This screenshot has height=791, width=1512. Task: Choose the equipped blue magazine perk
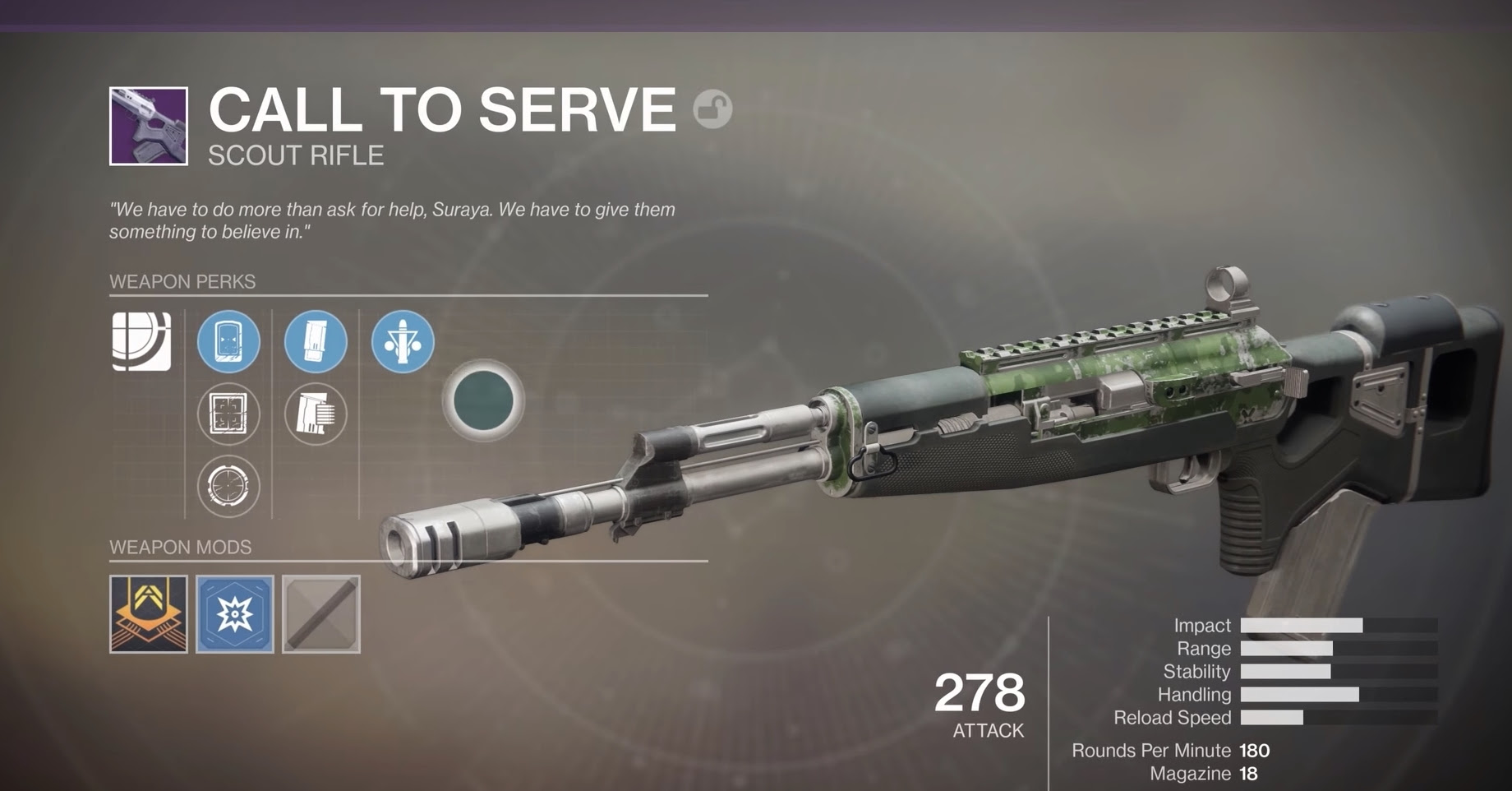coord(318,342)
